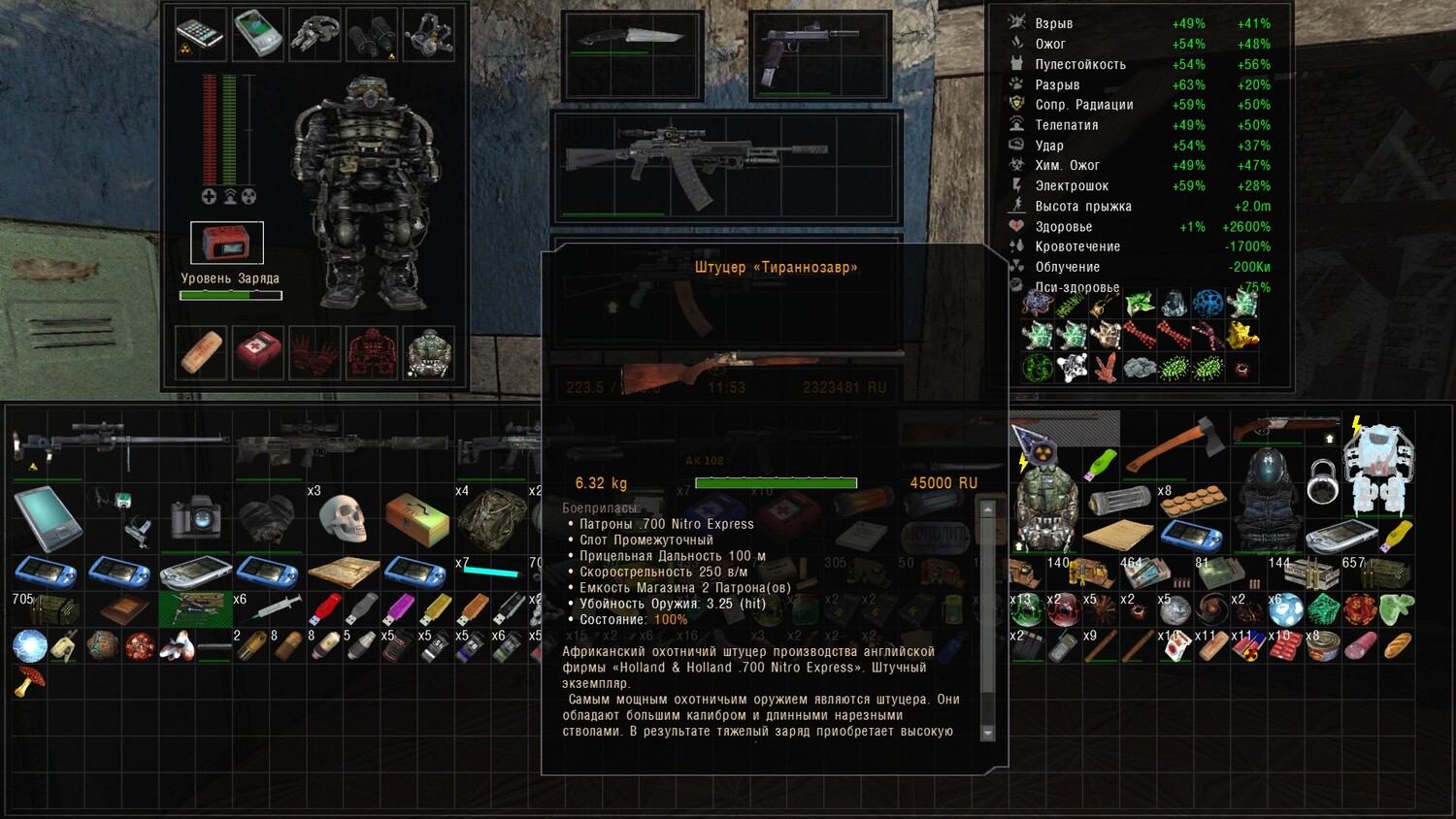Image resolution: width=1456 pixels, height=819 pixels.
Task: Select the smartphone device slot
Action: click(x=200, y=35)
